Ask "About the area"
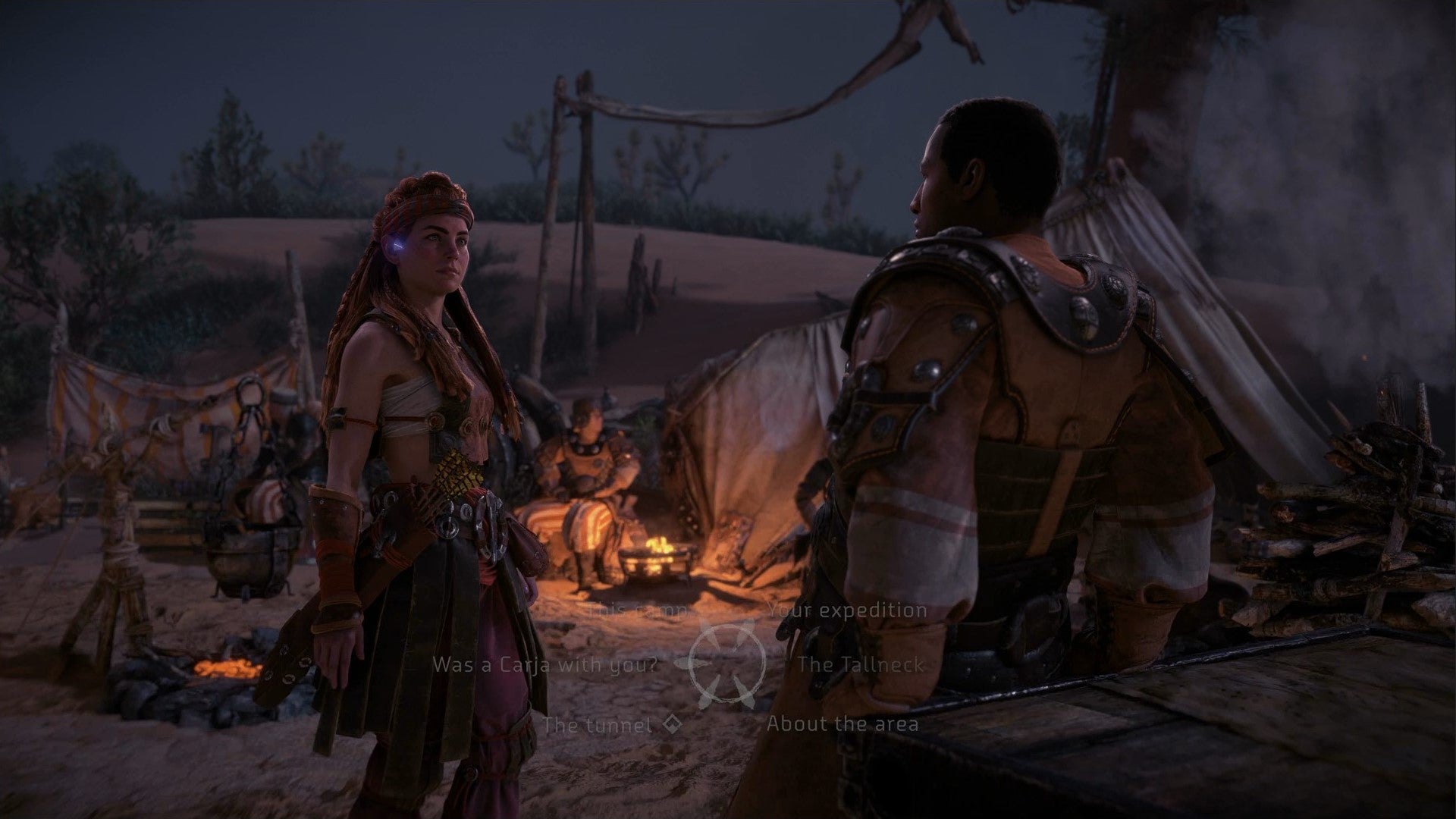Image resolution: width=1456 pixels, height=819 pixels. (842, 723)
